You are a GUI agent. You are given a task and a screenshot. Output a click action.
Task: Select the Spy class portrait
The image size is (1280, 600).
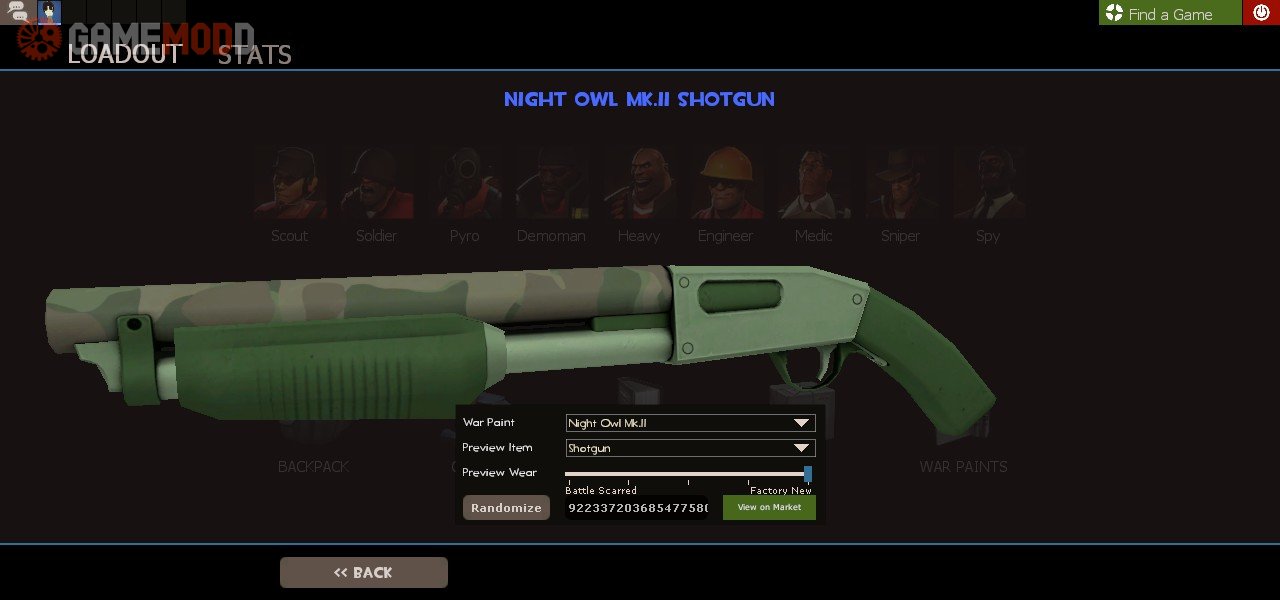point(987,185)
